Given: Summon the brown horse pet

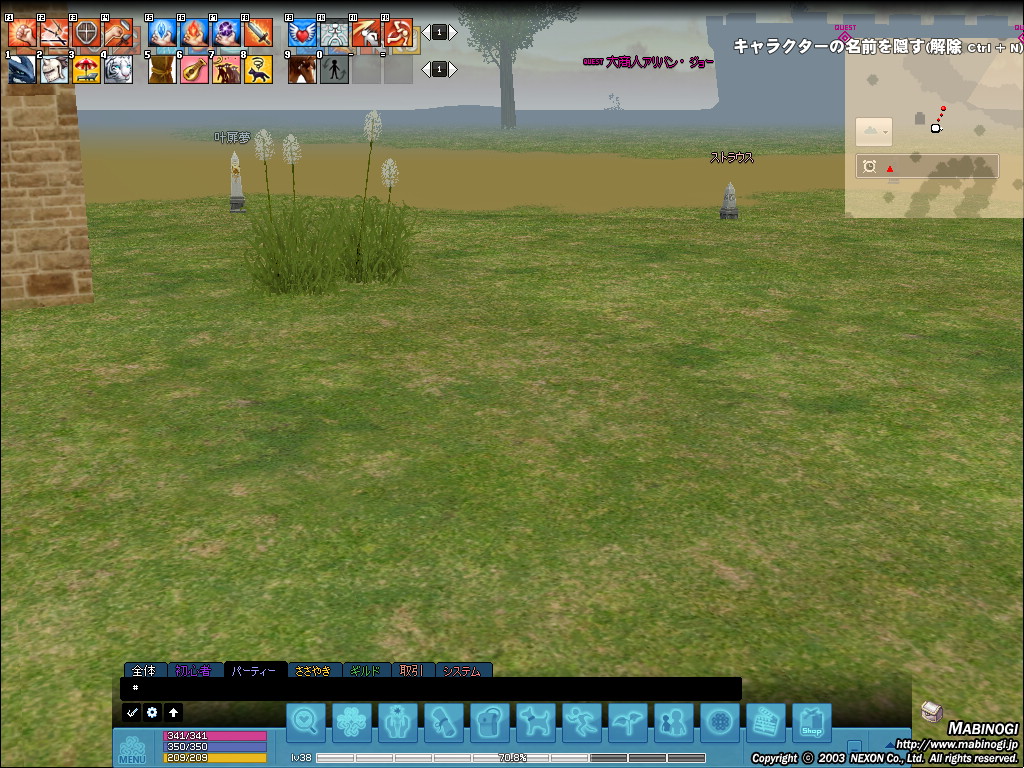Looking at the screenshot, I should (x=301, y=69).
